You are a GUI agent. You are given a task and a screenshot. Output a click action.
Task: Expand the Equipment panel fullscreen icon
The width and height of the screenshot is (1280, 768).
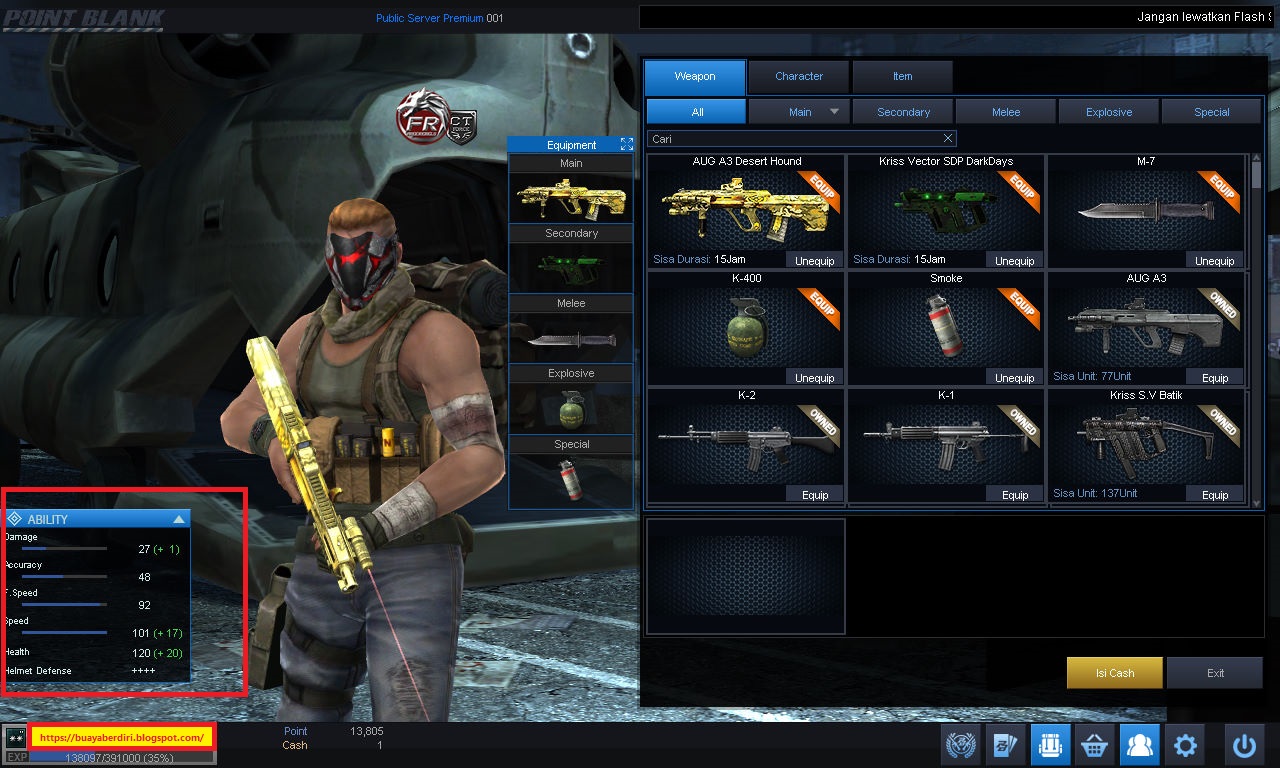pyautogui.click(x=627, y=143)
